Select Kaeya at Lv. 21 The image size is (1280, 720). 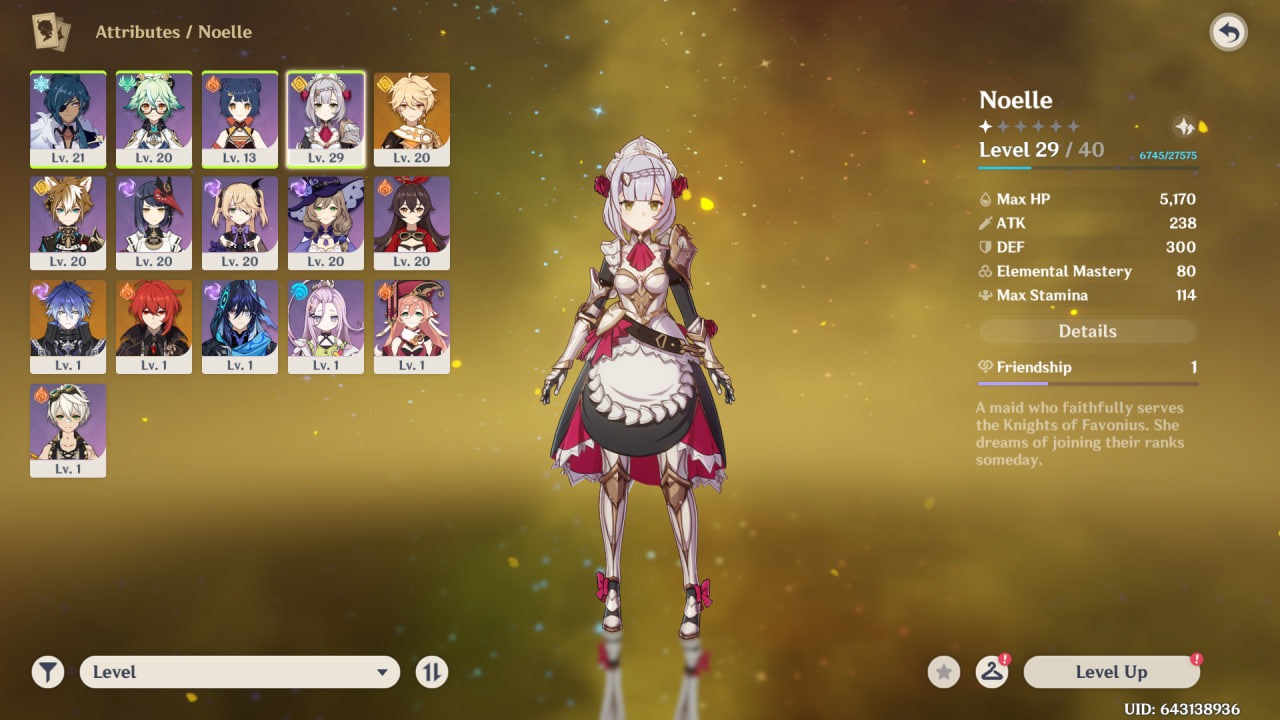(x=68, y=119)
